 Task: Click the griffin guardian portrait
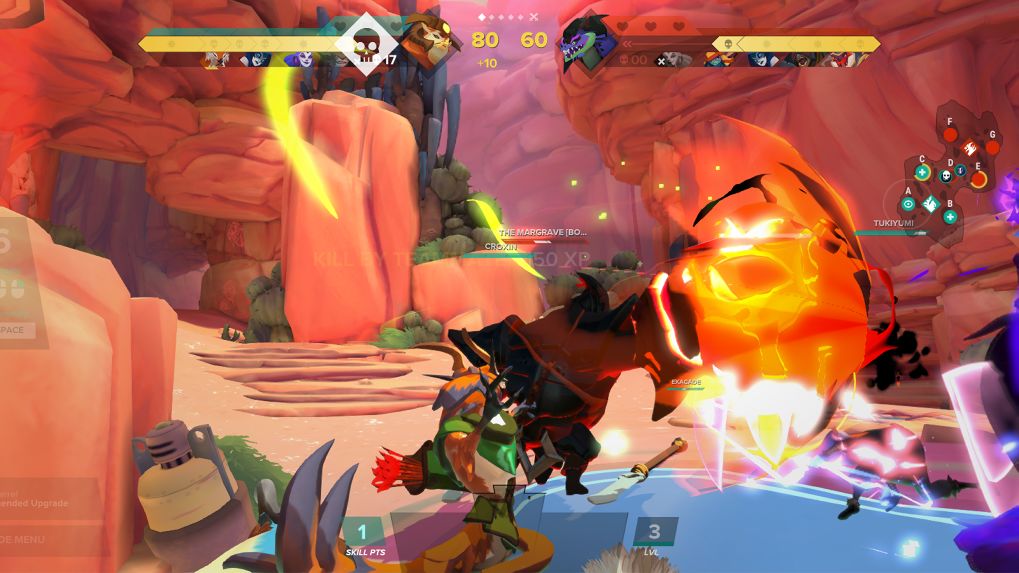(x=427, y=42)
